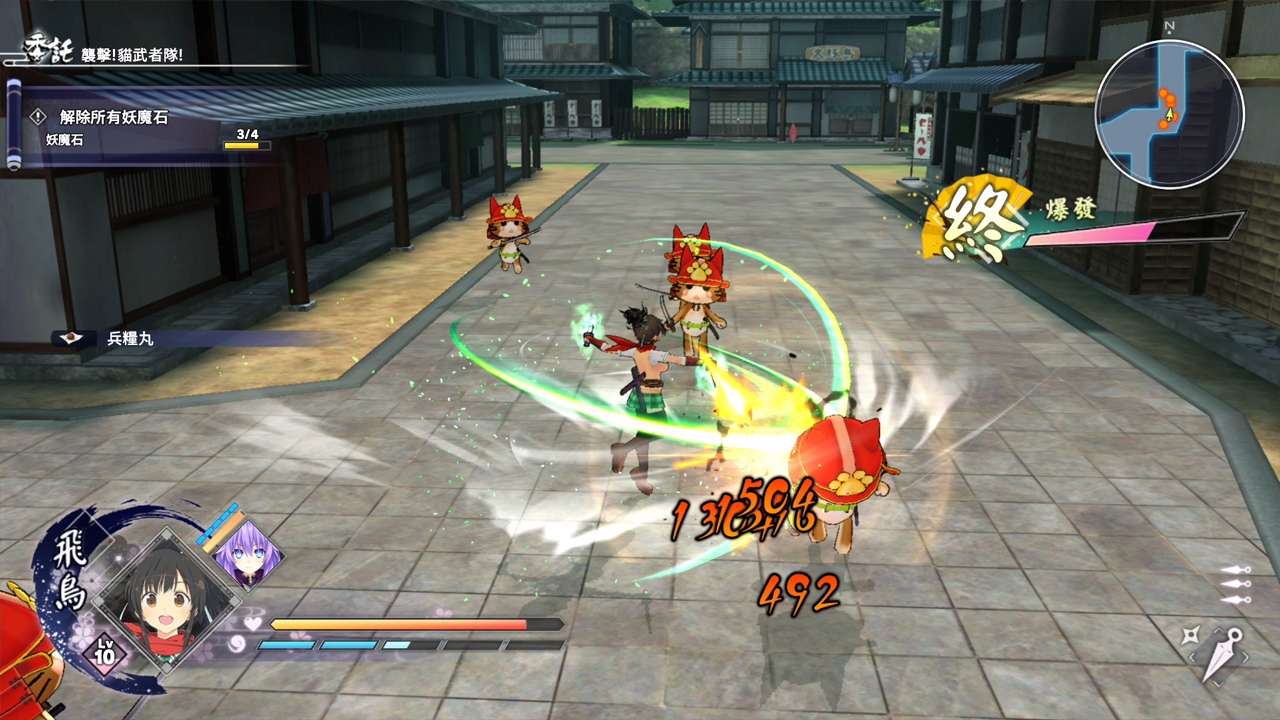1280x720 pixels.
Task: Select the kunai throwing weapon icon
Action: [1221, 655]
